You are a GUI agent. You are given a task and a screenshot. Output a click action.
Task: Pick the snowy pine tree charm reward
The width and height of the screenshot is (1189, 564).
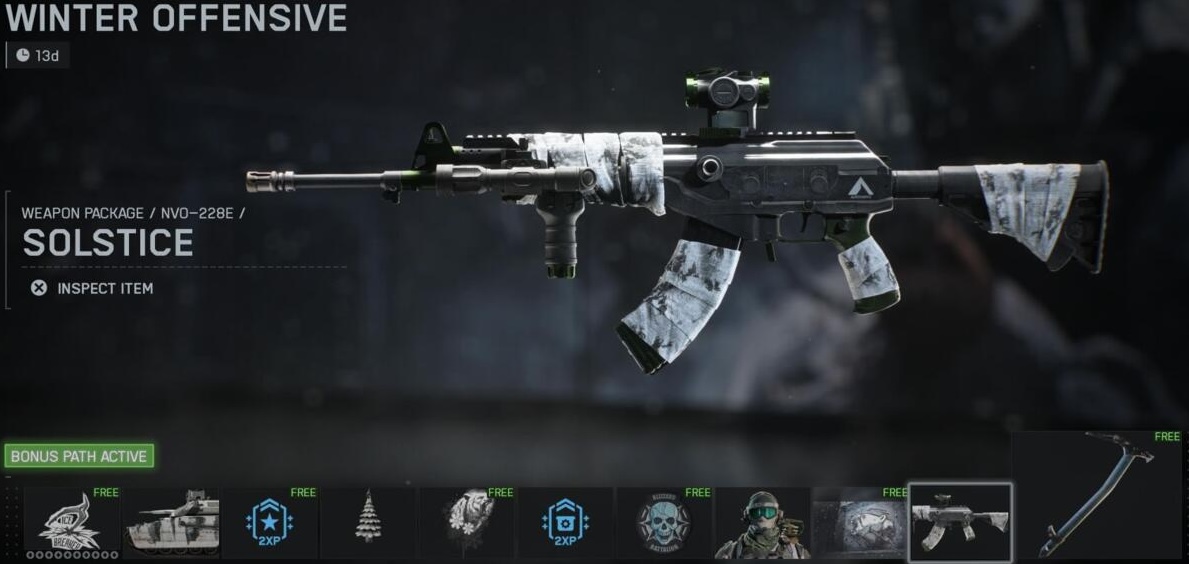click(x=368, y=523)
